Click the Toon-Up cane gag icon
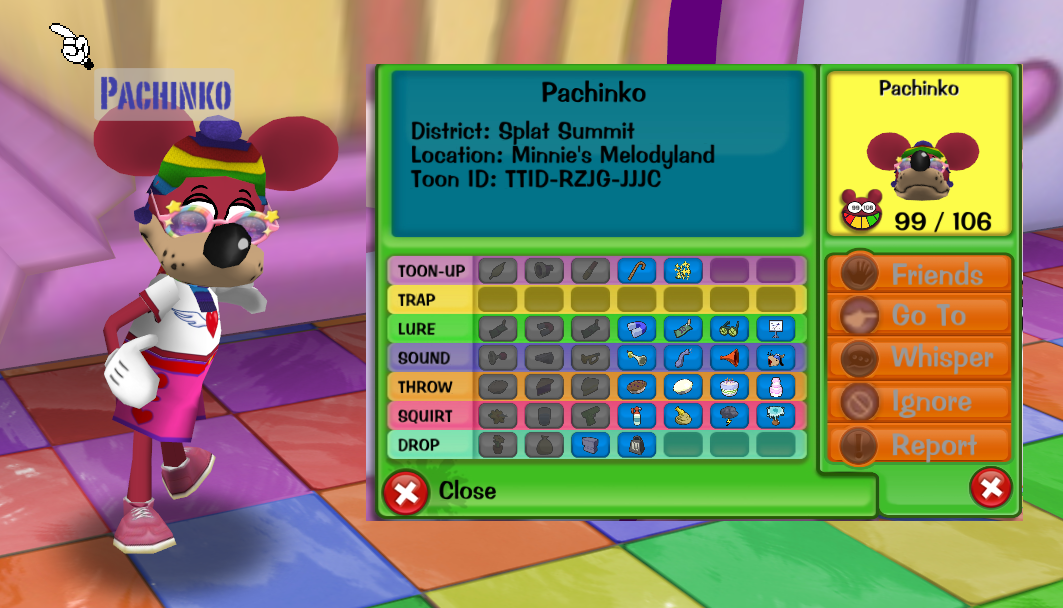This screenshot has width=1063, height=608. point(636,270)
